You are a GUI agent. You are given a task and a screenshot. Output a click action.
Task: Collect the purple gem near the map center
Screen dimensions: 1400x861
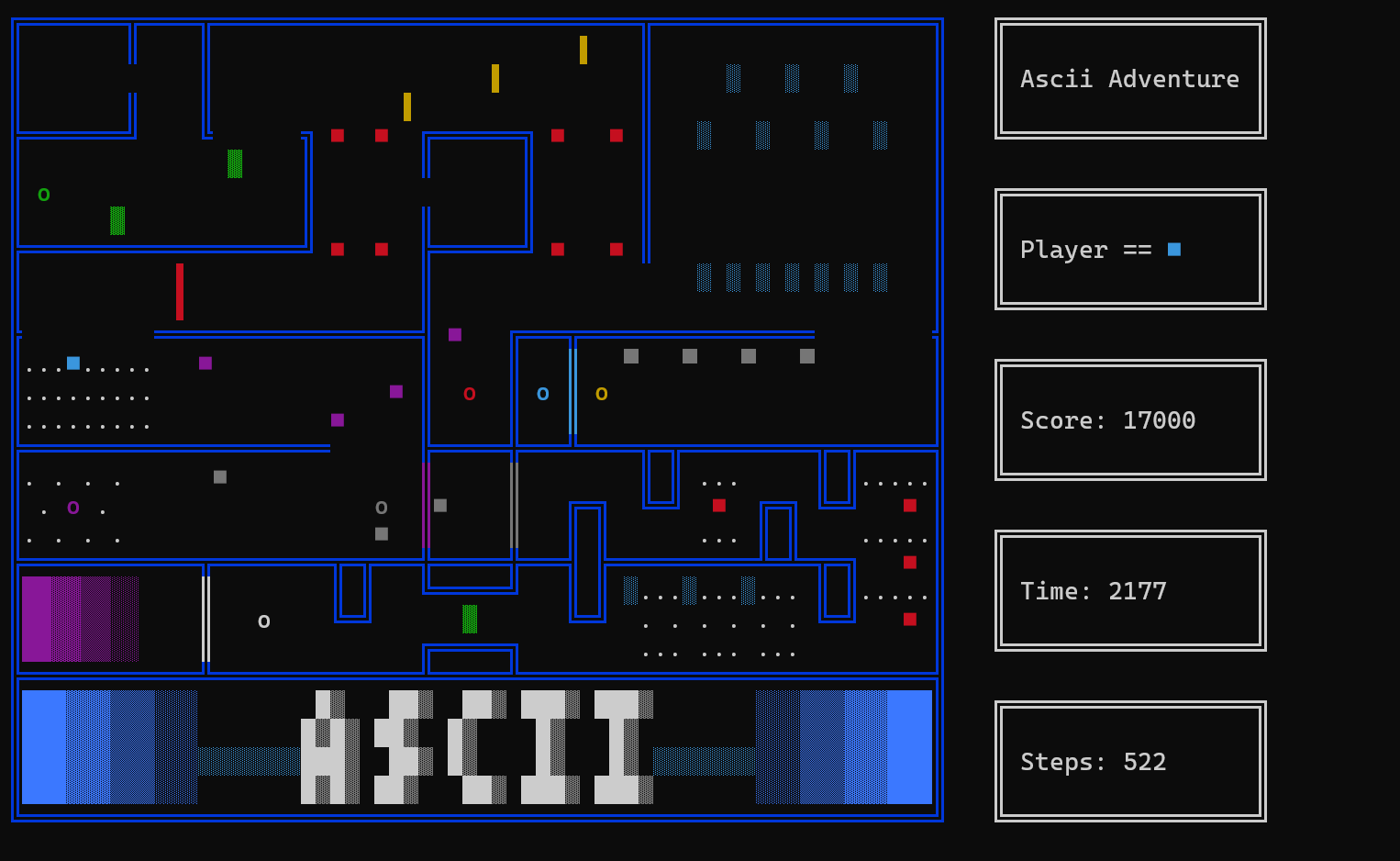[x=455, y=334]
